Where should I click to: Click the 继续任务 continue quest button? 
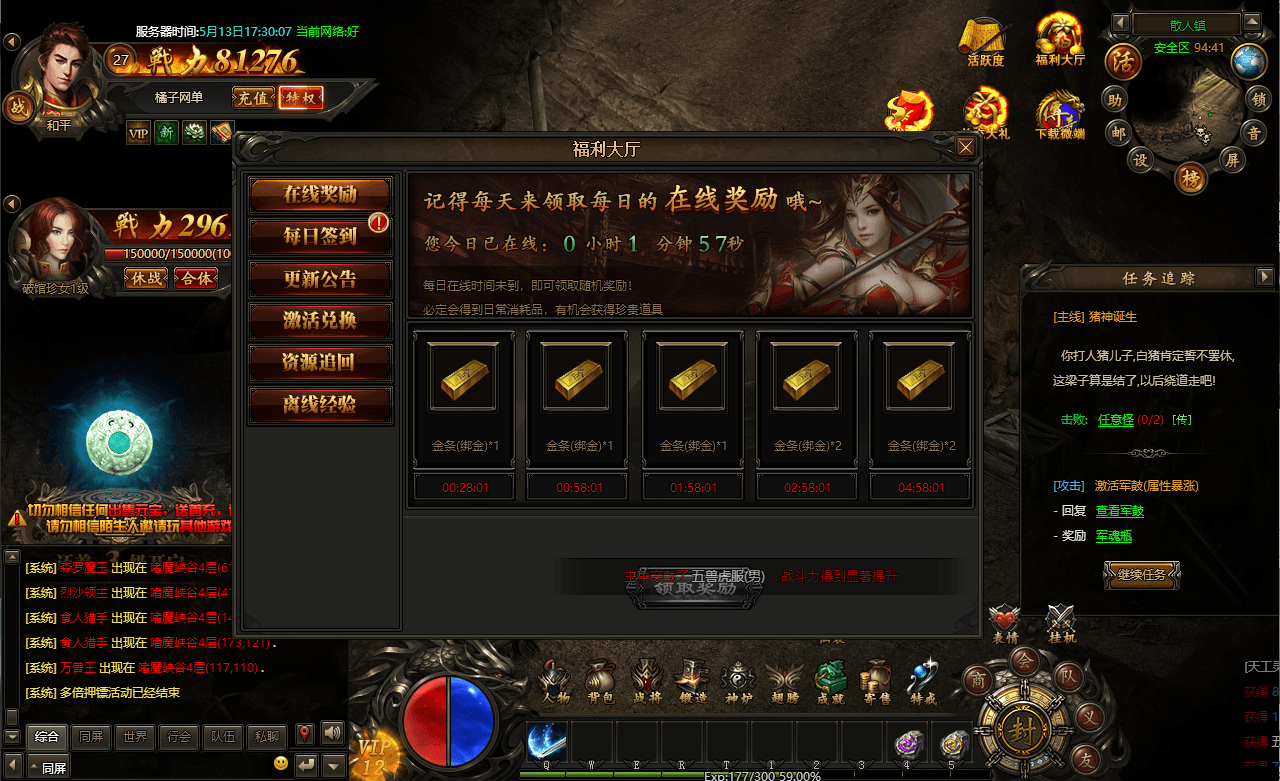point(1142,575)
